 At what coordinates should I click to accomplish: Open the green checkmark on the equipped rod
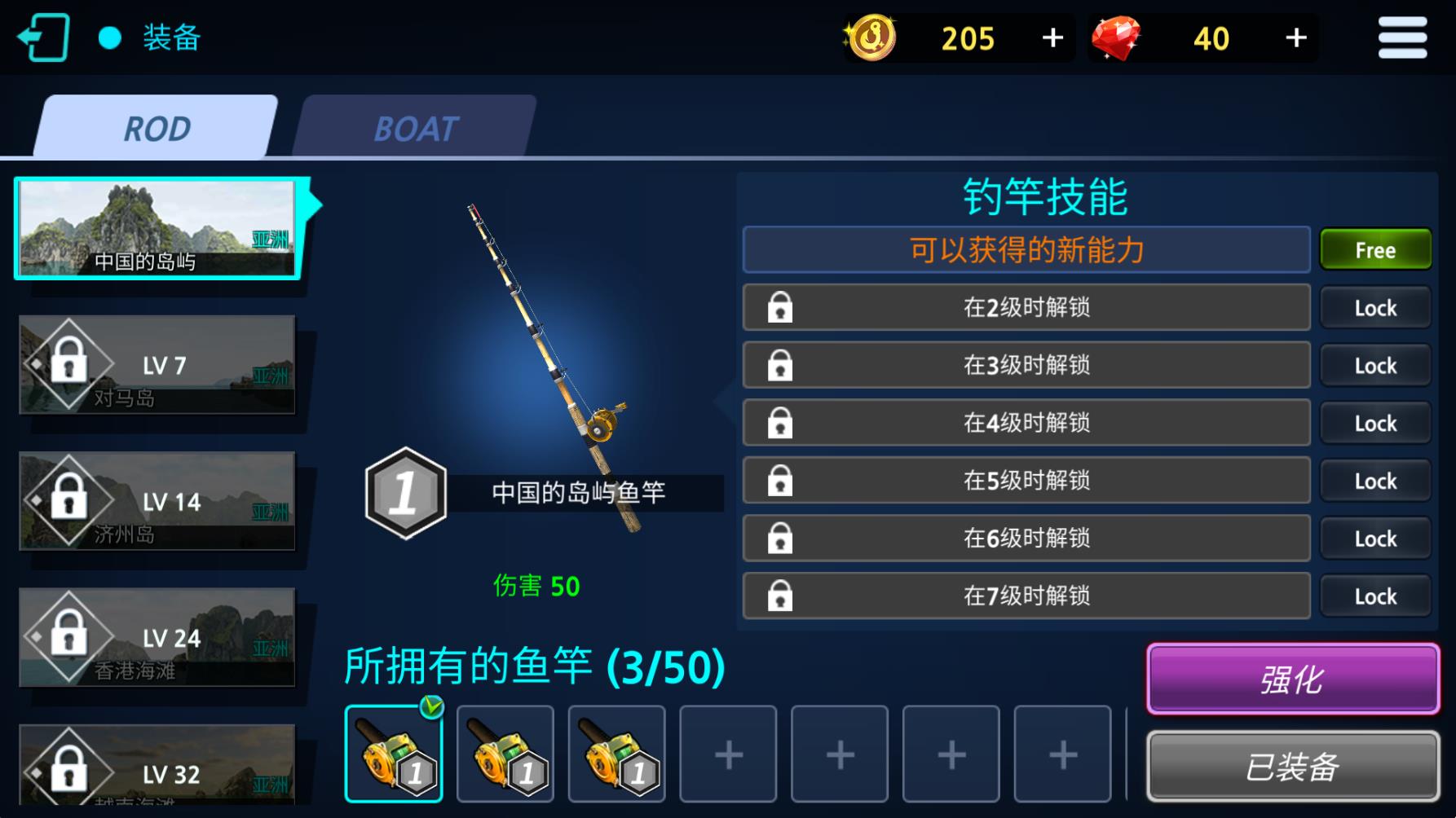[x=430, y=708]
